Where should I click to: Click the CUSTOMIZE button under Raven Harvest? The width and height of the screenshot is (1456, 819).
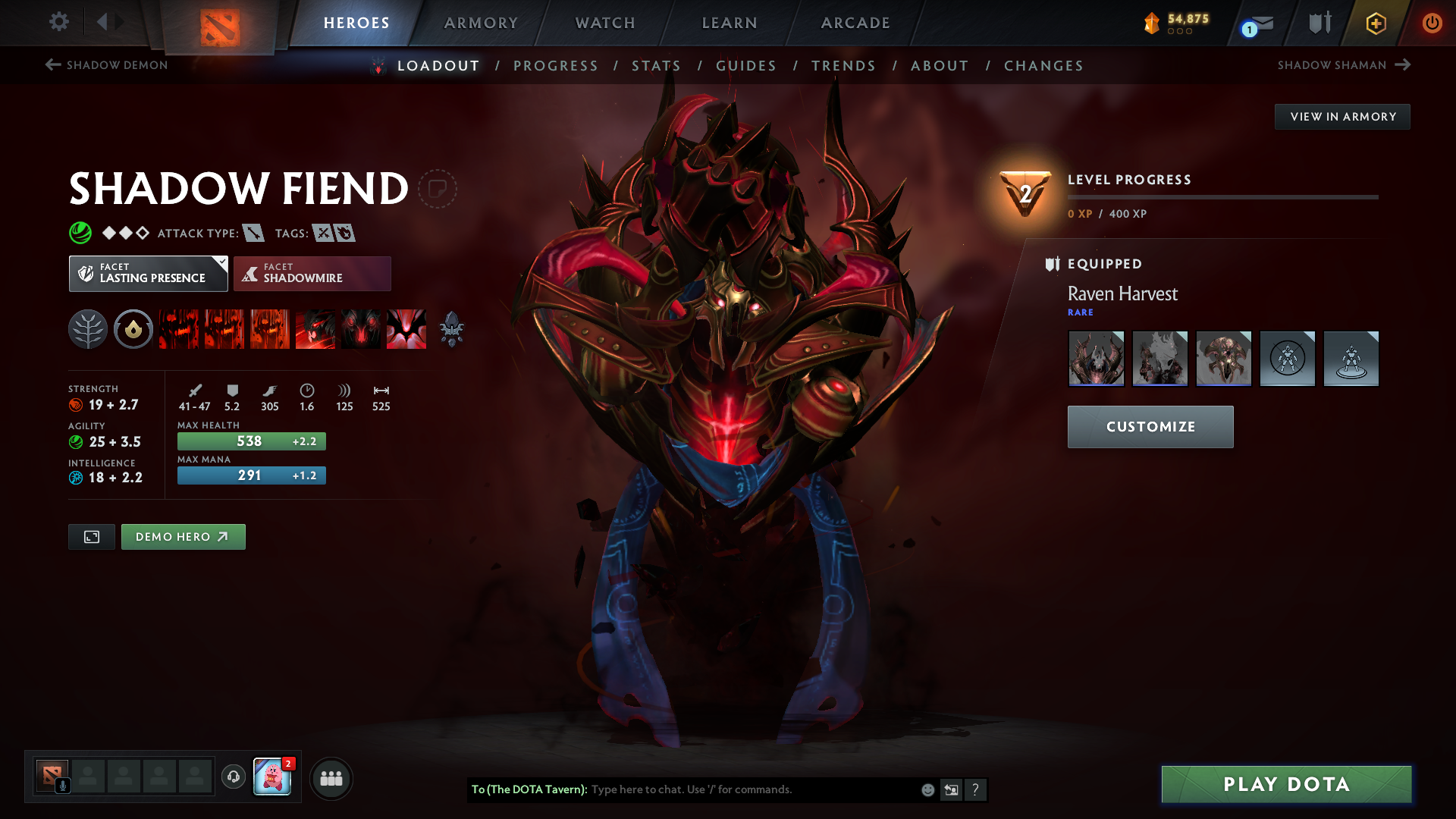pyautogui.click(x=1150, y=426)
